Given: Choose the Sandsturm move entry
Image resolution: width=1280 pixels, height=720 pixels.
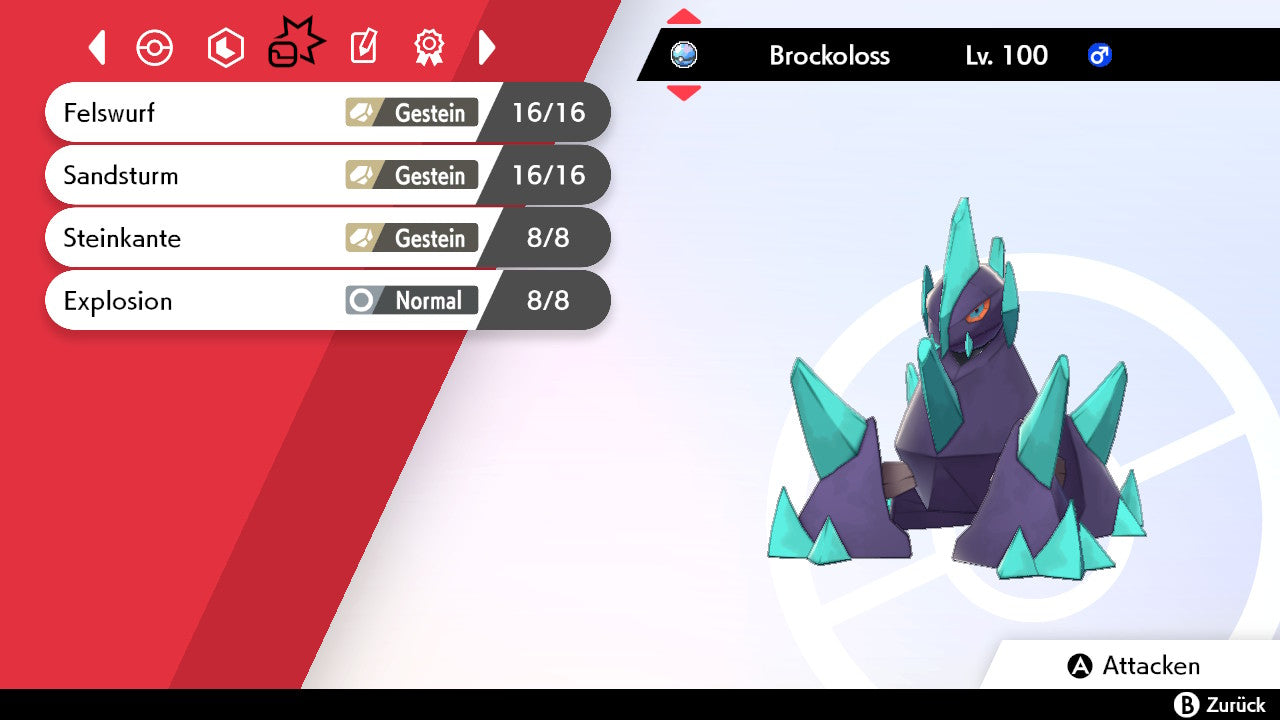Looking at the screenshot, I should (x=326, y=175).
